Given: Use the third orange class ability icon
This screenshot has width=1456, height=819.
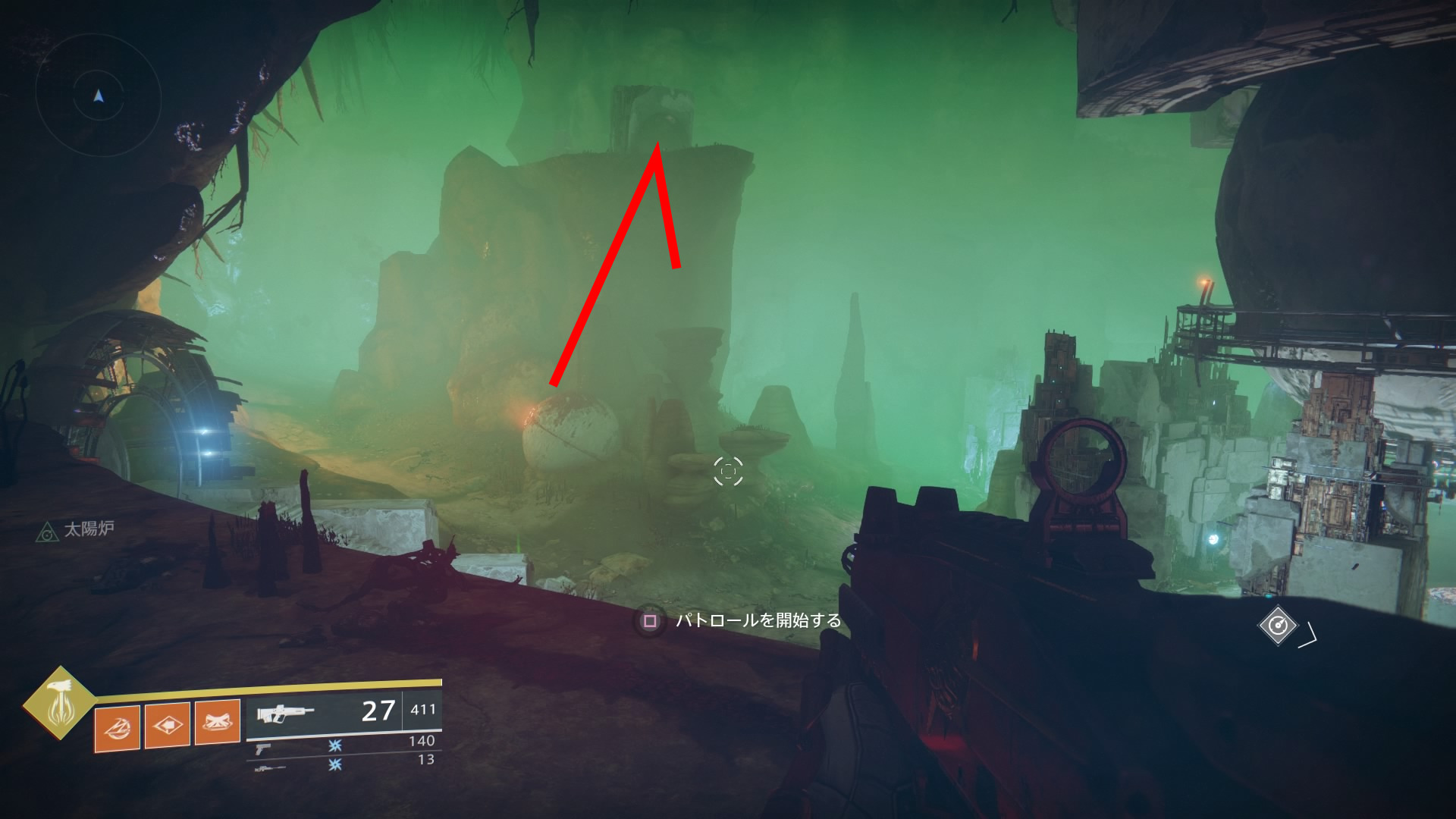Looking at the screenshot, I should click(x=218, y=722).
